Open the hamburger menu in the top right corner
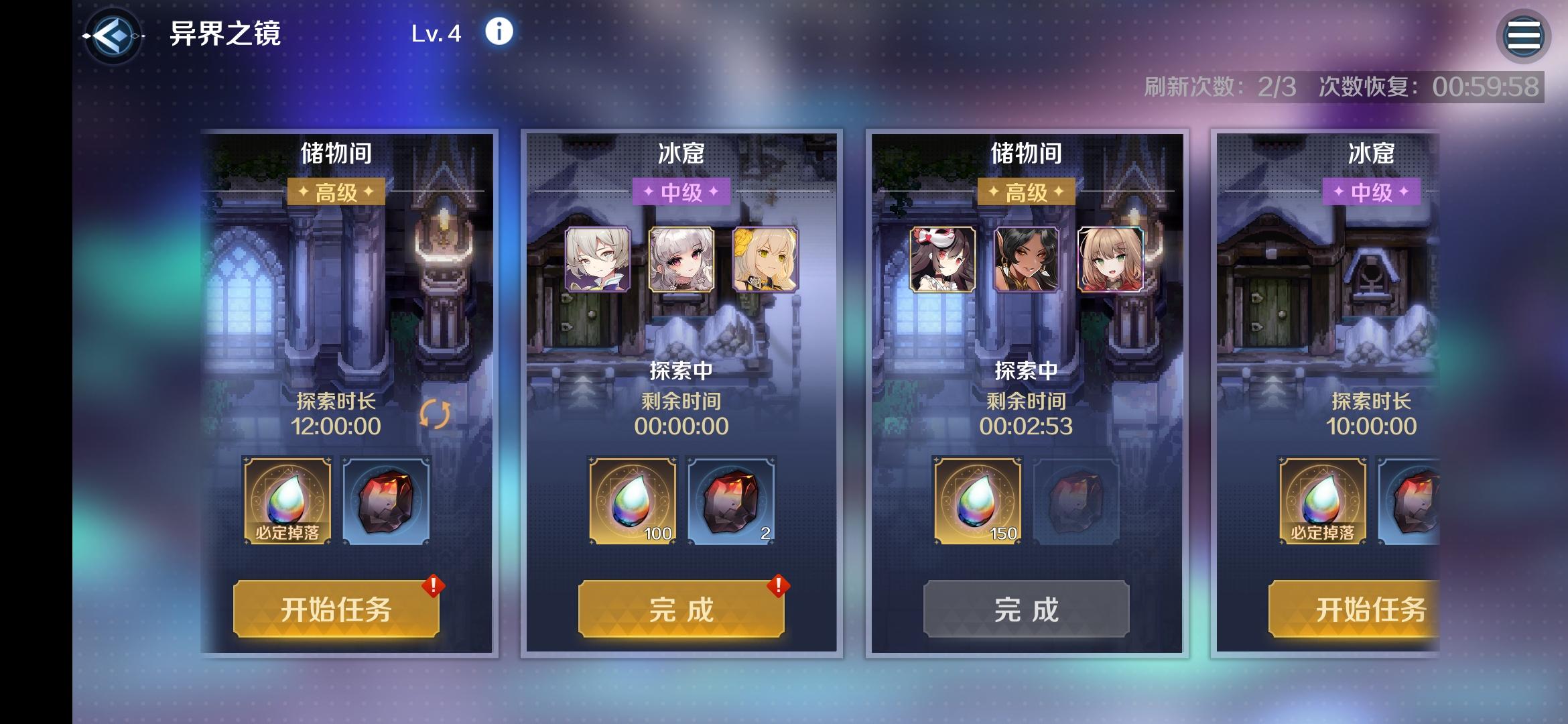The height and width of the screenshot is (724, 1568). tap(1524, 34)
